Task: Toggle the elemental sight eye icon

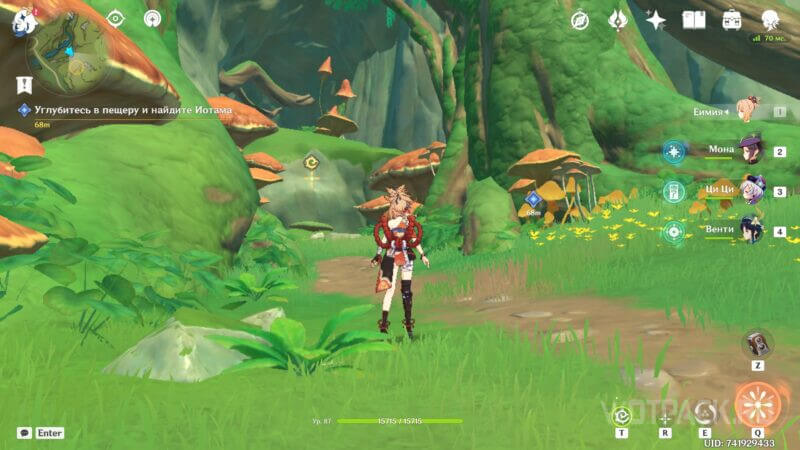Action: click(115, 18)
